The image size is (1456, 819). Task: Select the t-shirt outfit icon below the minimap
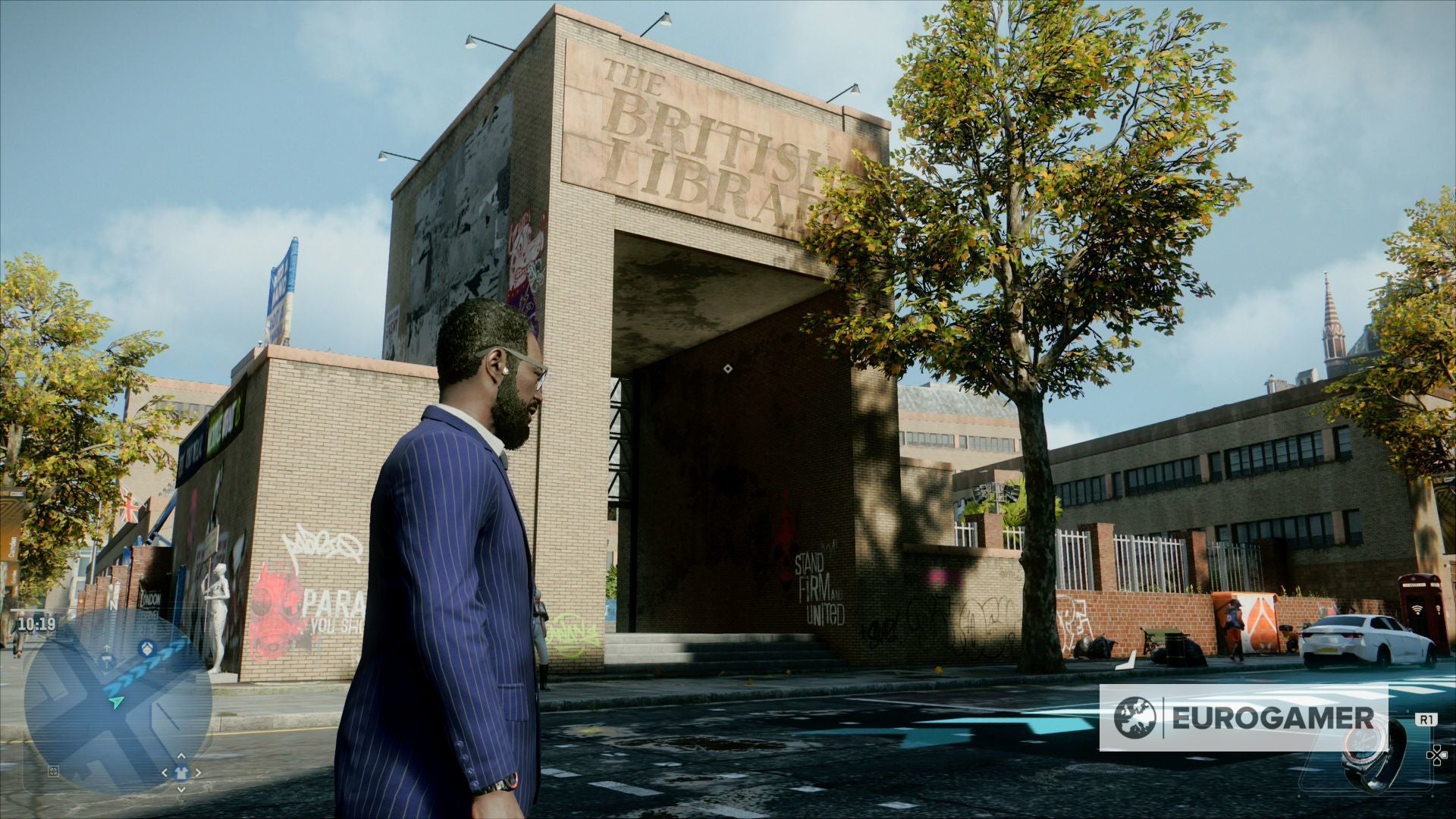pyautogui.click(x=180, y=772)
